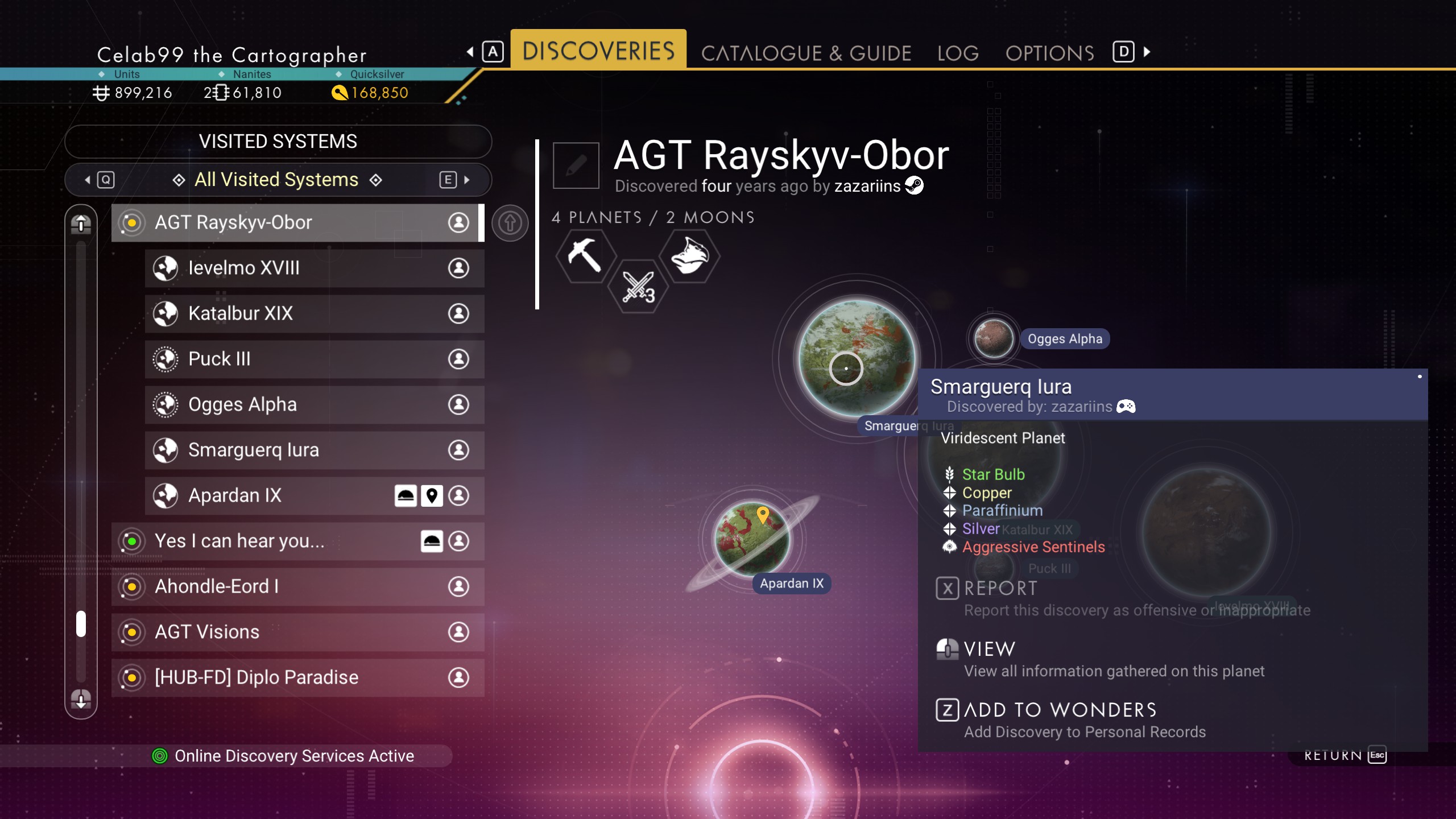Click the Return button
The image size is (1456, 819).
tap(1345, 755)
